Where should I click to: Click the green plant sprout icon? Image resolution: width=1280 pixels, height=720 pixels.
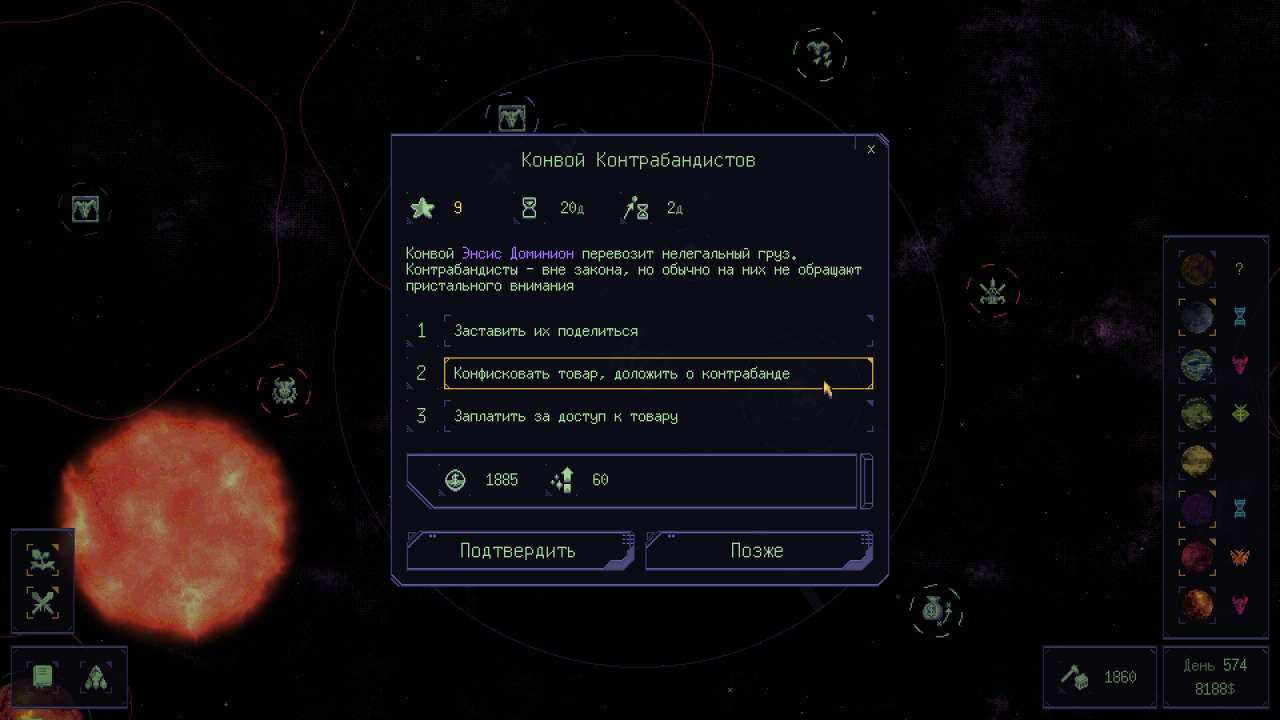click(x=42, y=560)
